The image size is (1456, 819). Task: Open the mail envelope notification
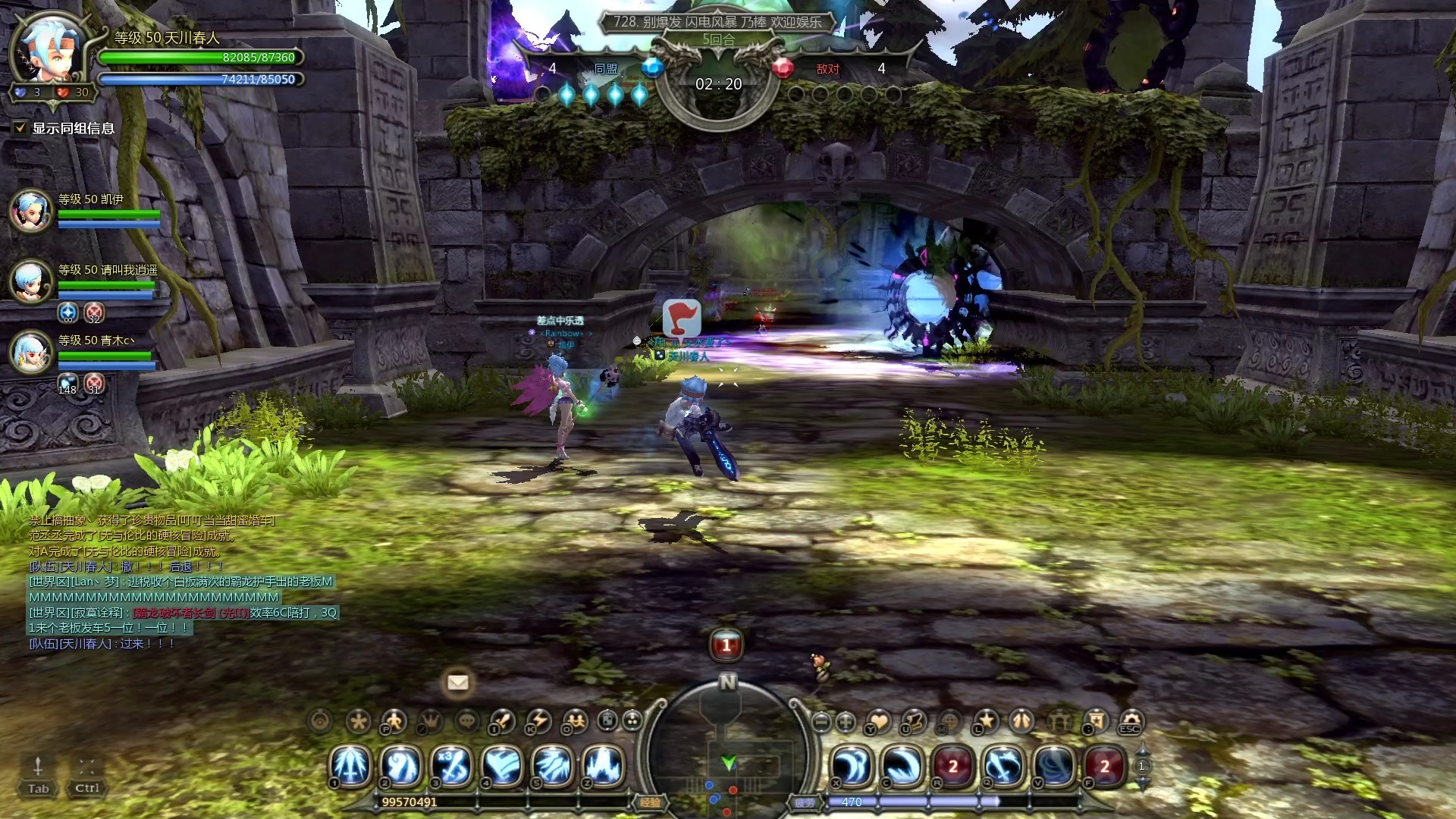click(457, 682)
